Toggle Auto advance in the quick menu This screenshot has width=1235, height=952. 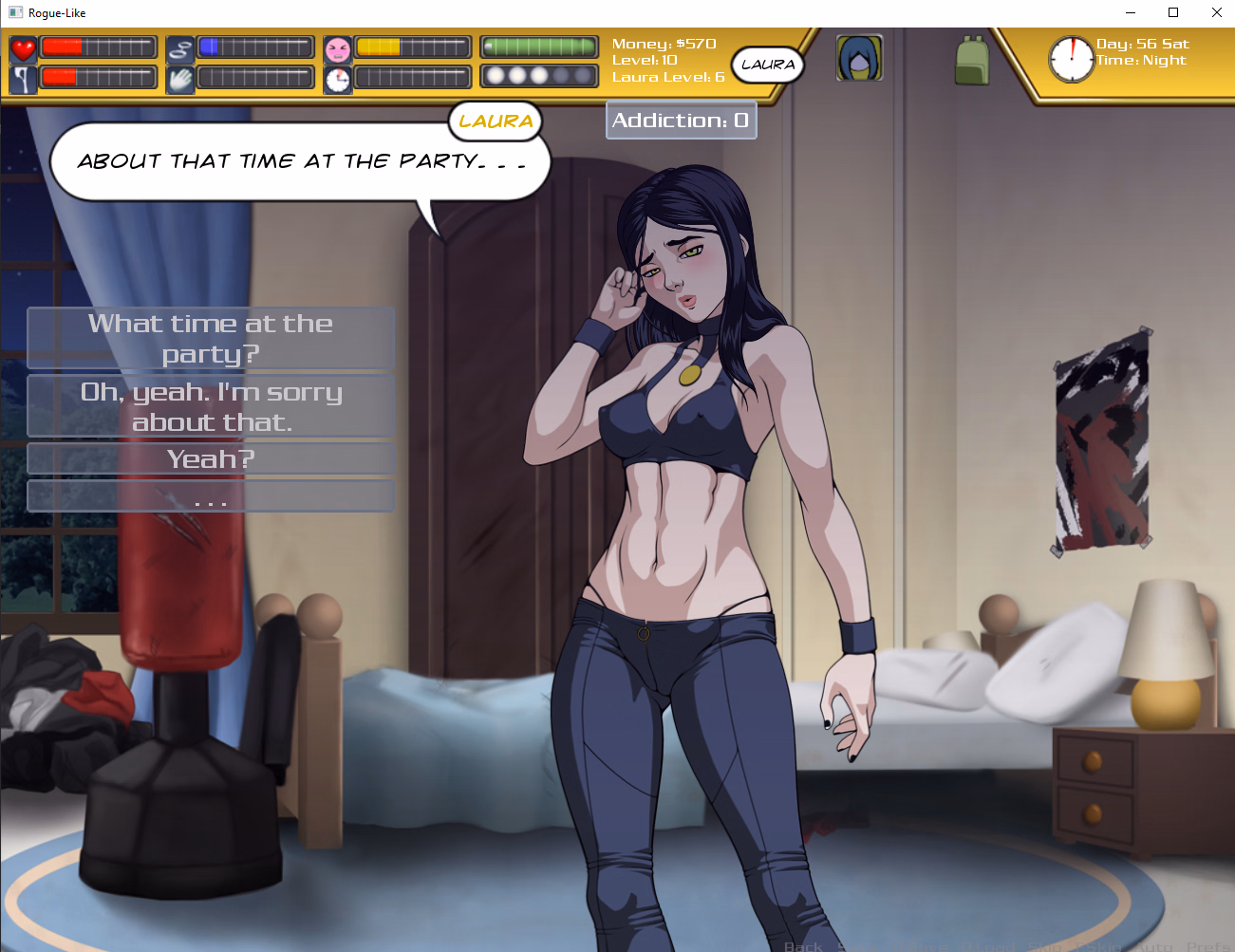(x=1155, y=946)
